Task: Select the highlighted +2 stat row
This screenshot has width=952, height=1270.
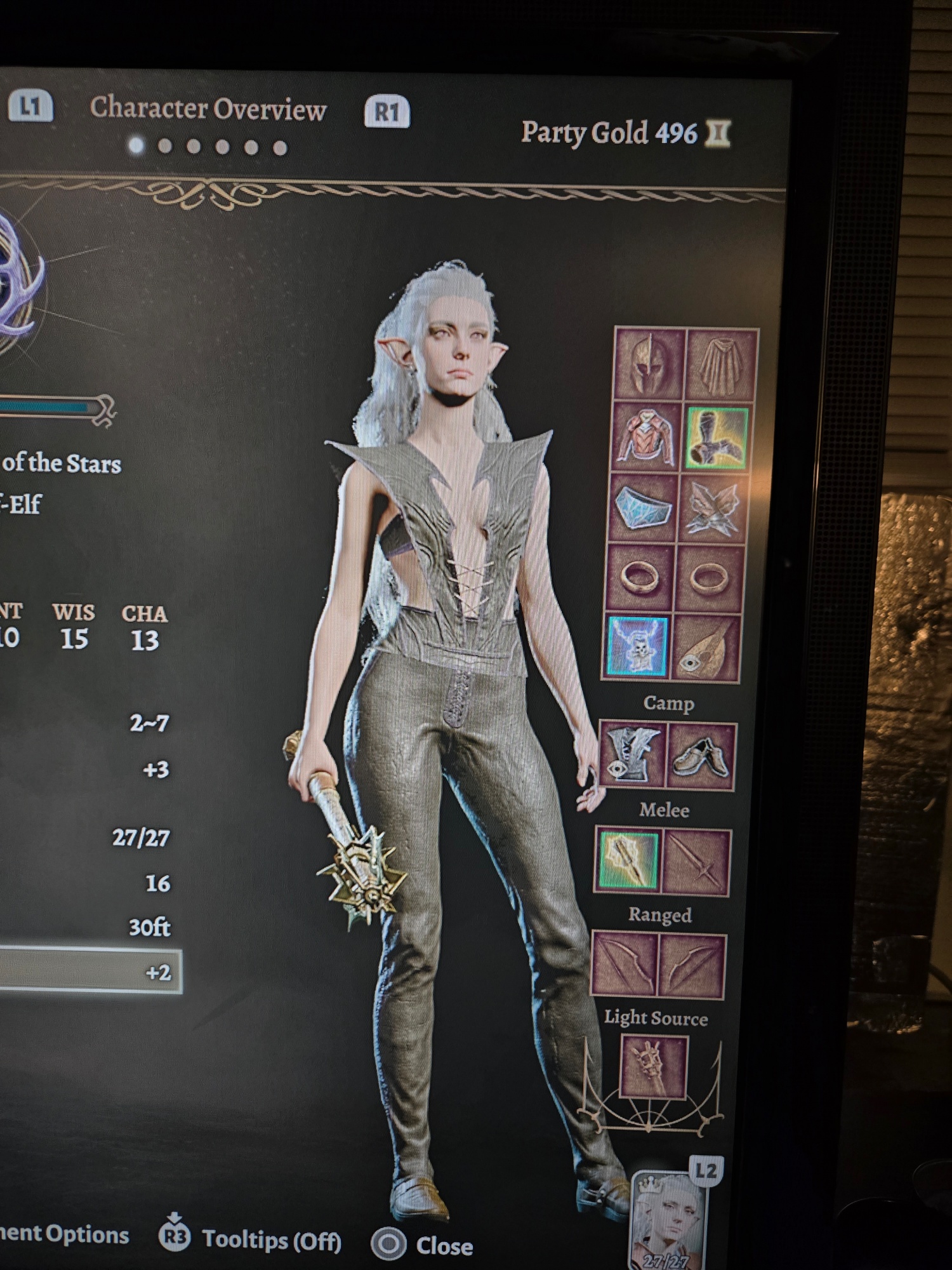Action: pyautogui.click(x=89, y=971)
